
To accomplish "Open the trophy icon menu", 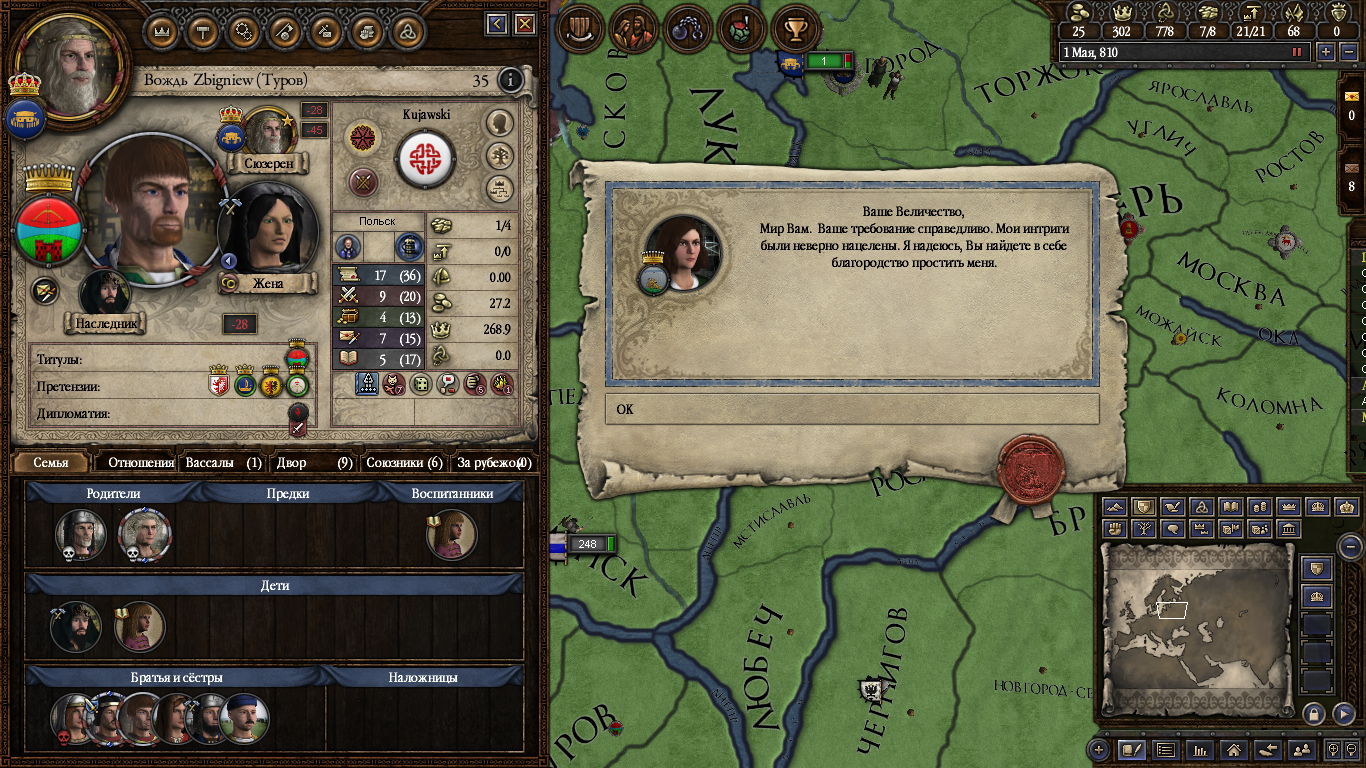I will (796, 30).
